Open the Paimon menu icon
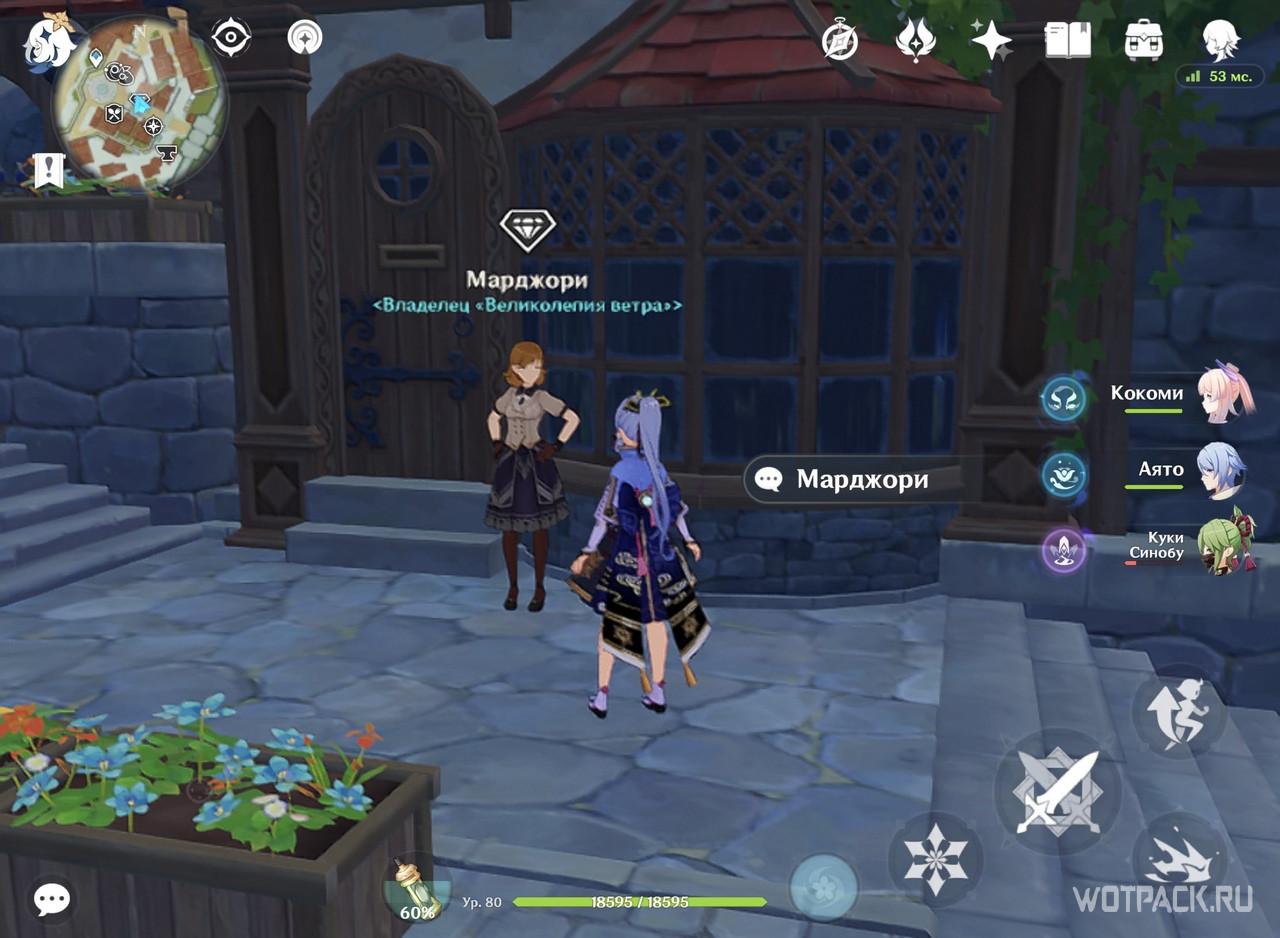This screenshot has height=938, width=1280. [50, 42]
